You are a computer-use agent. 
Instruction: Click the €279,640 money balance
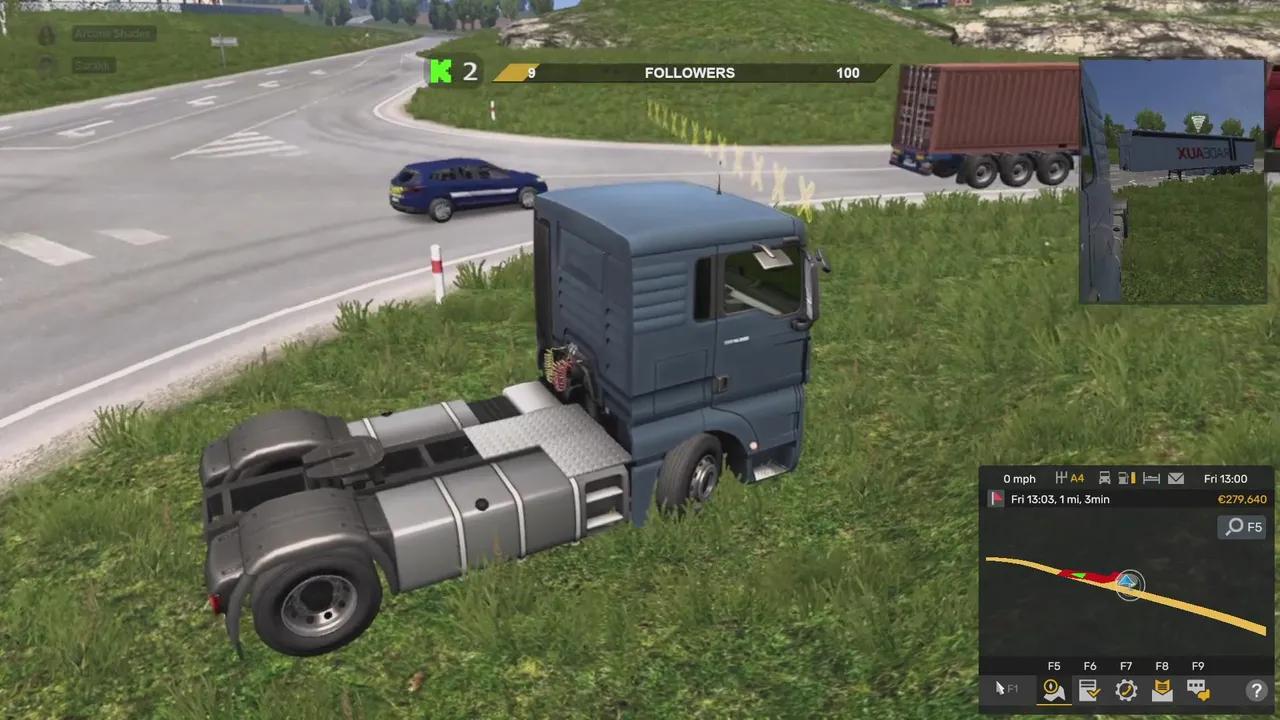pos(1243,499)
